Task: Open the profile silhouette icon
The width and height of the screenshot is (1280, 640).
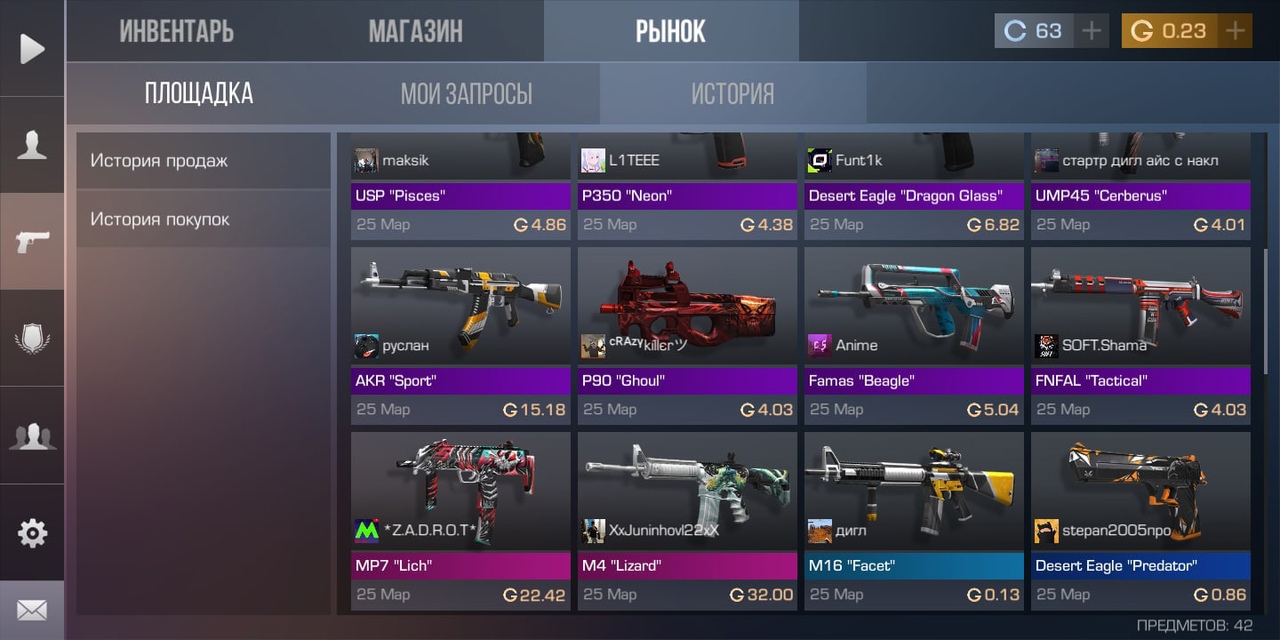Action: [x=32, y=145]
